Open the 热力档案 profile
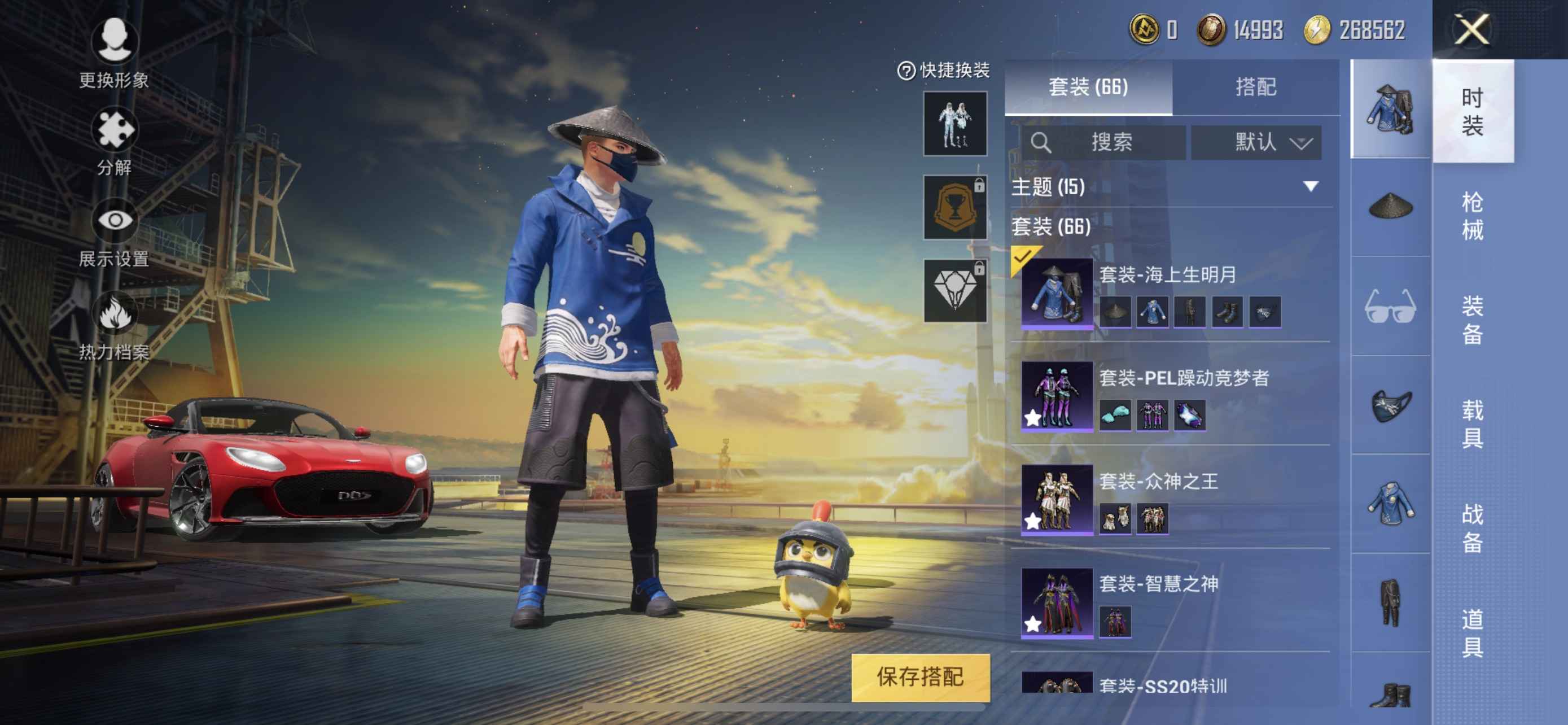The image size is (1568, 725). (x=114, y=325)
